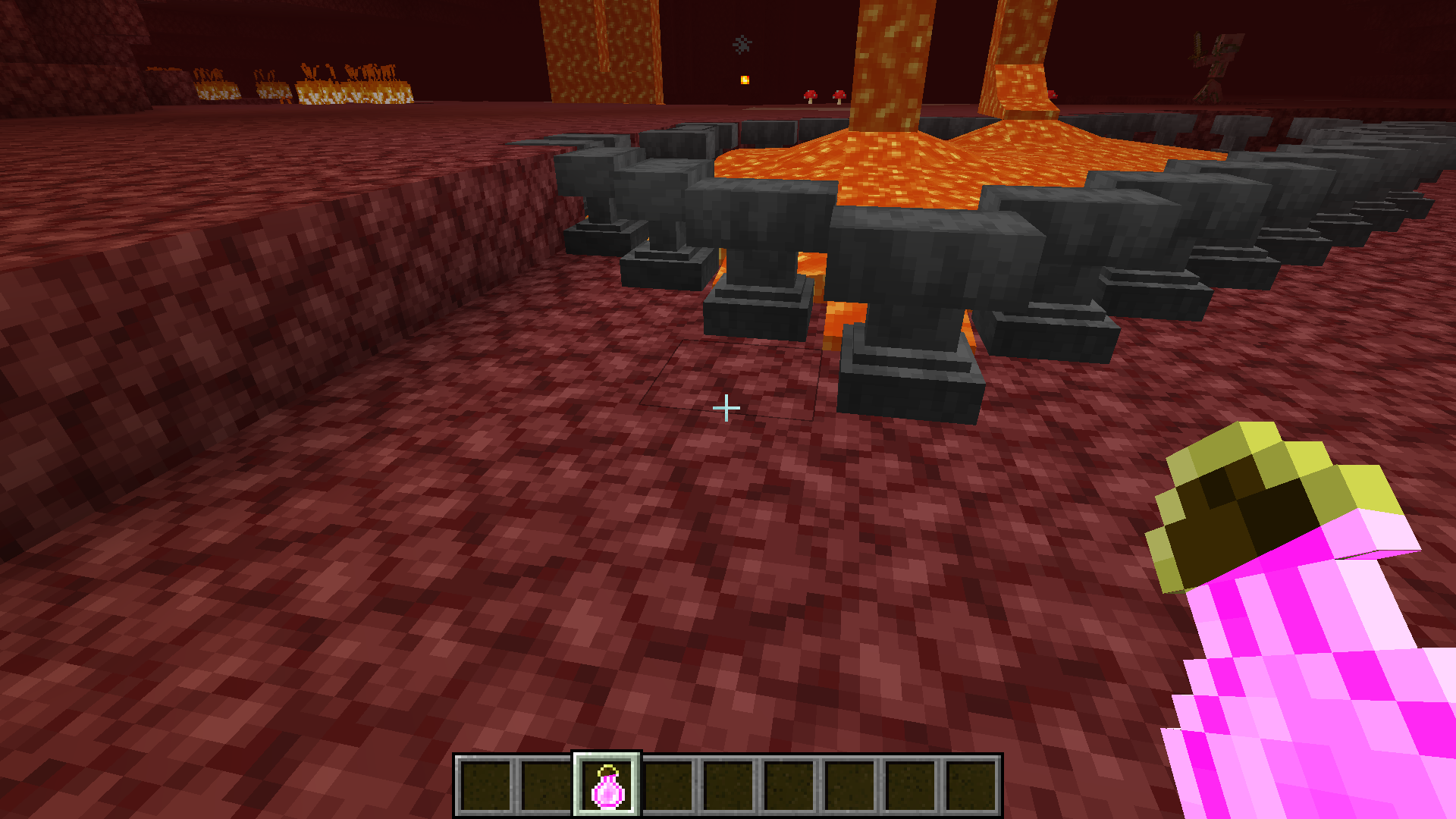
Task: Select the pink potion hotbar slot
Action: [607, 786]
